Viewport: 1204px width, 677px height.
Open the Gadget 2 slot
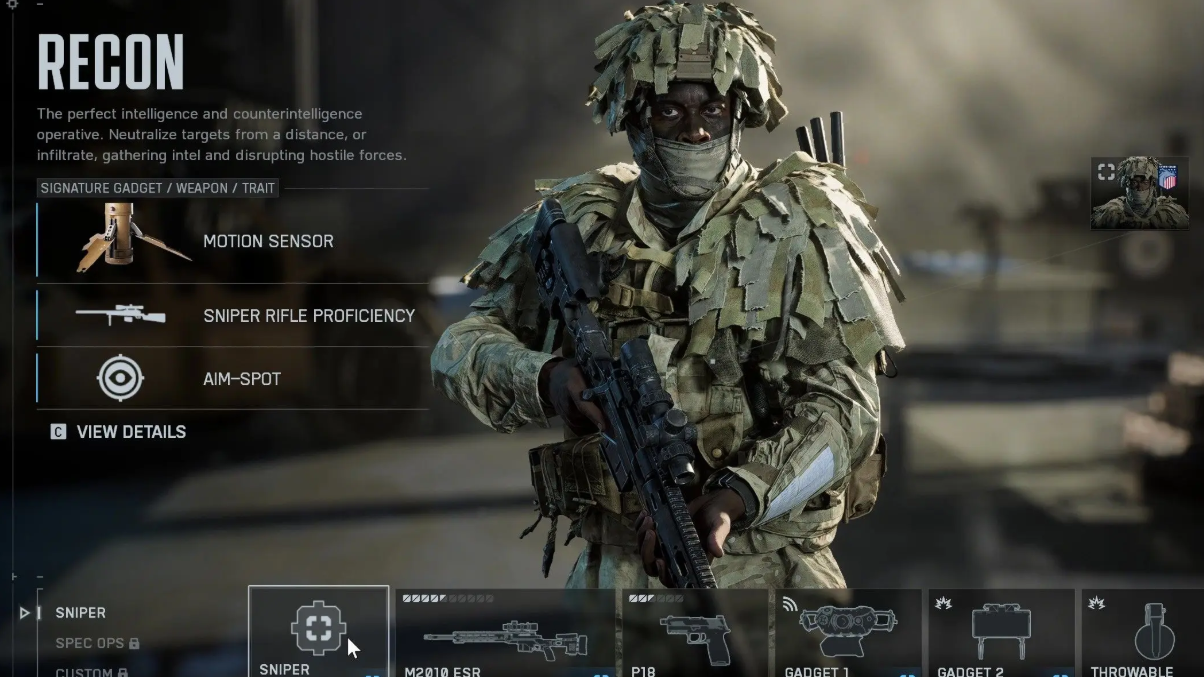pos(1001,634)
